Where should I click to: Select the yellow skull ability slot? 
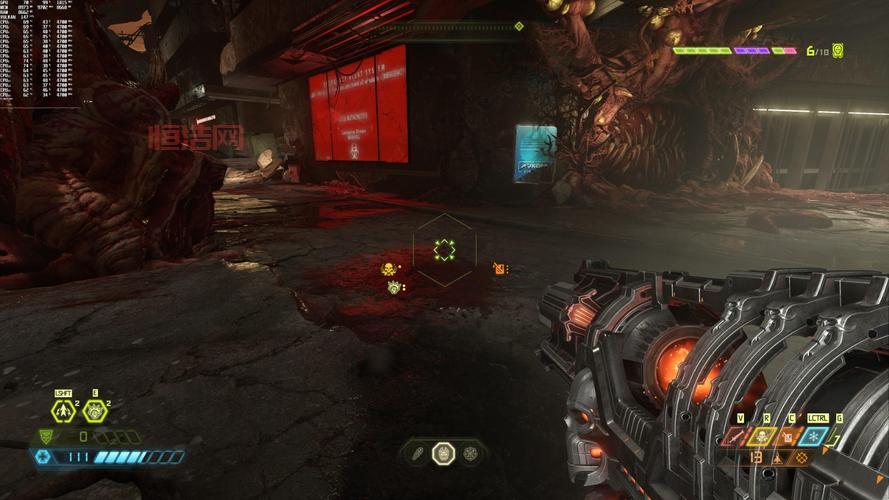point(762,436)
